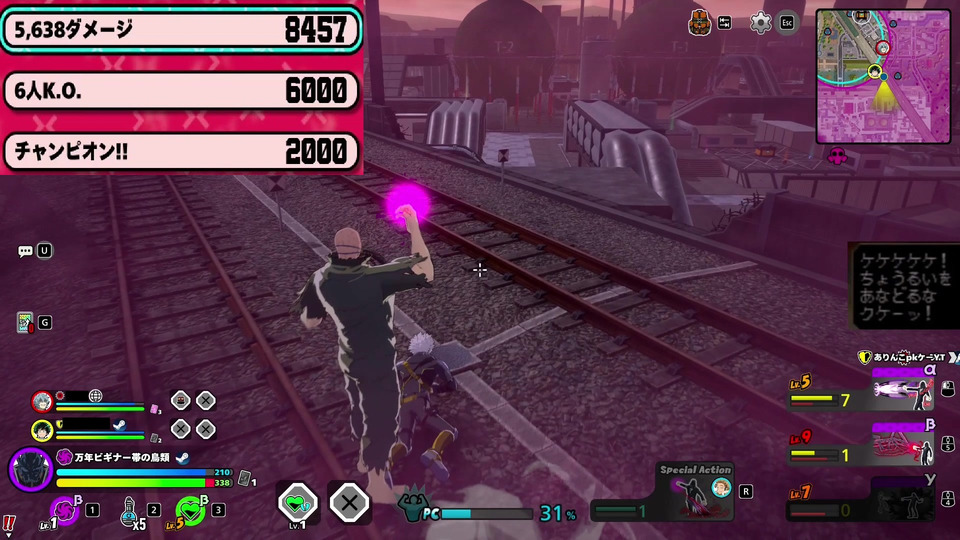The image size is (960, 540).
Task: Use the blue potion flask item
Action: point(129,510)
